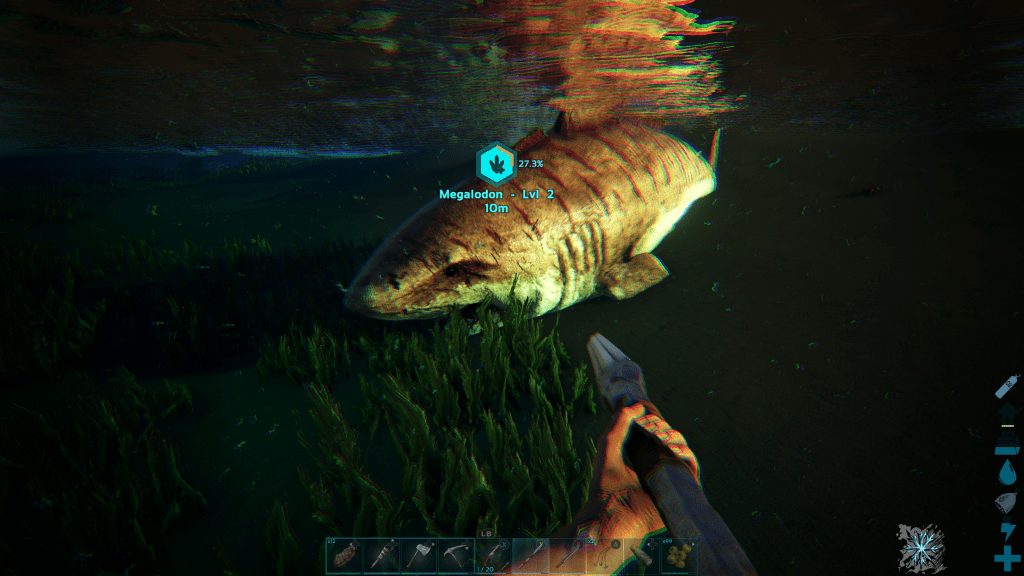Viewport: 1024px width, 576px height.
Task: Select the stone hatchet slot
Action: pyautogui.click(x=418, y=556)
